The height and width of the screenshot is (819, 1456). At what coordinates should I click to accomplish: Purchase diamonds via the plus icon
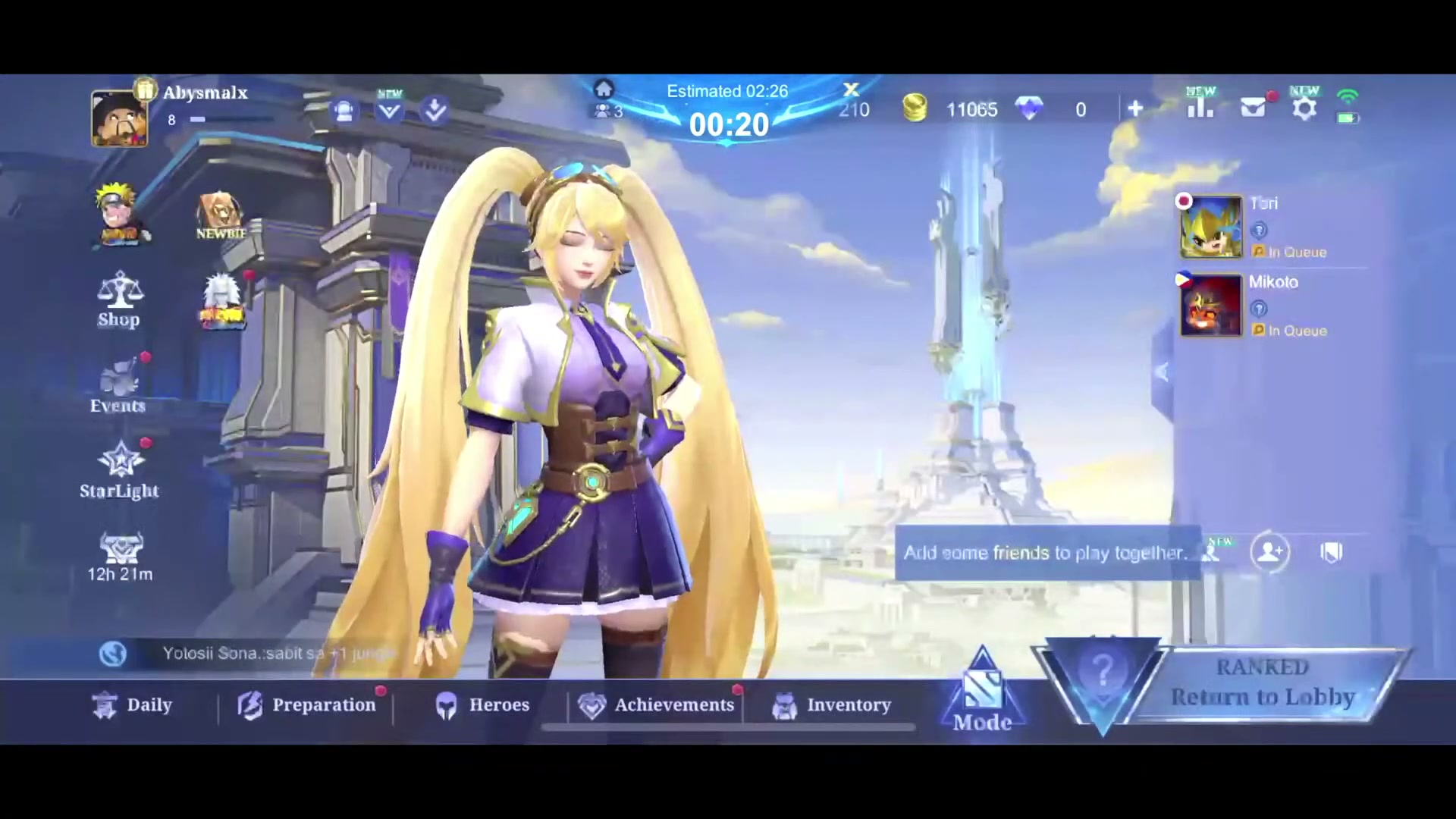(1135, 109)
